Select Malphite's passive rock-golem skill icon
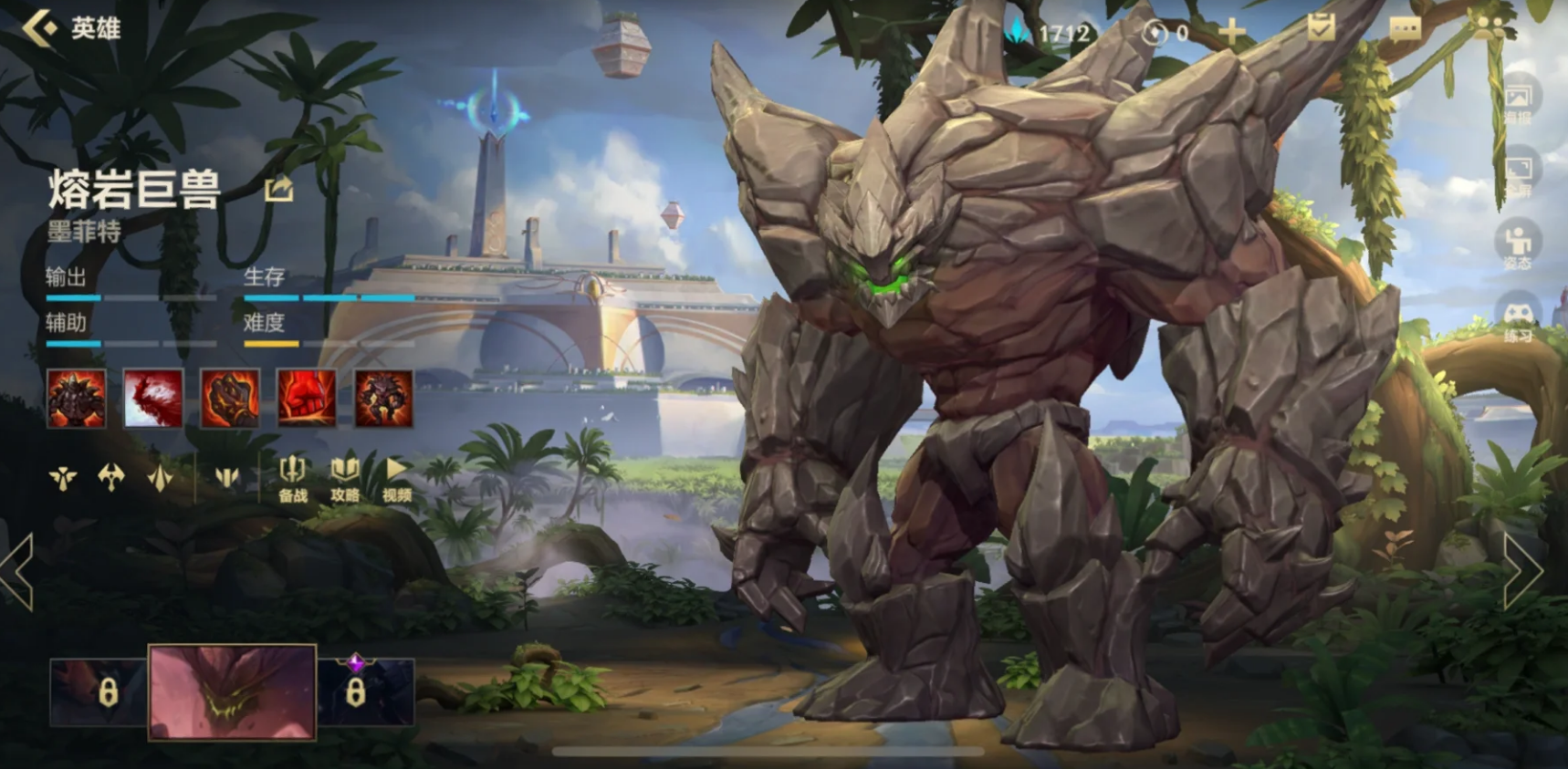Image resolution: width=1568 pixels, height=769 pixels. coord(77,399)
